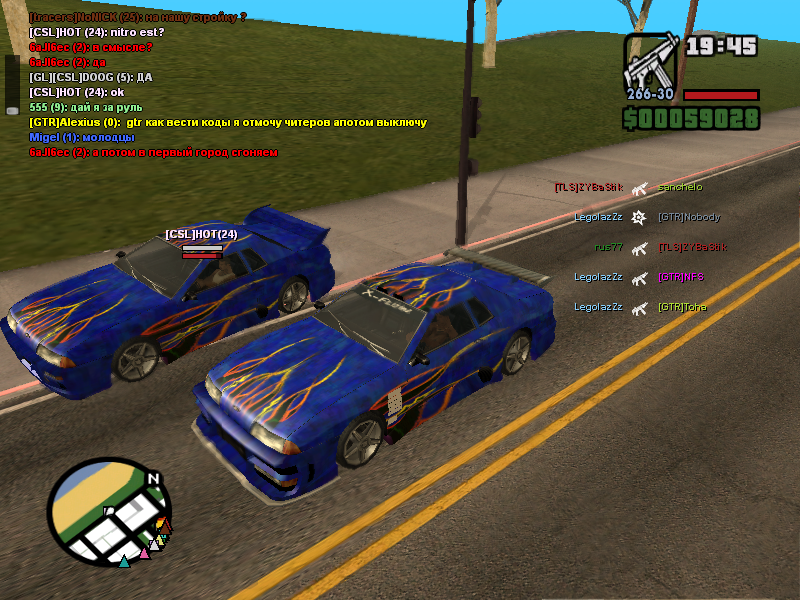Image resolution: width=800 pixels, height=600 pixels.
Task: Select the [CSL]HOT(24) player nametag
Action: pyautogui.click(x=202, y=234)
